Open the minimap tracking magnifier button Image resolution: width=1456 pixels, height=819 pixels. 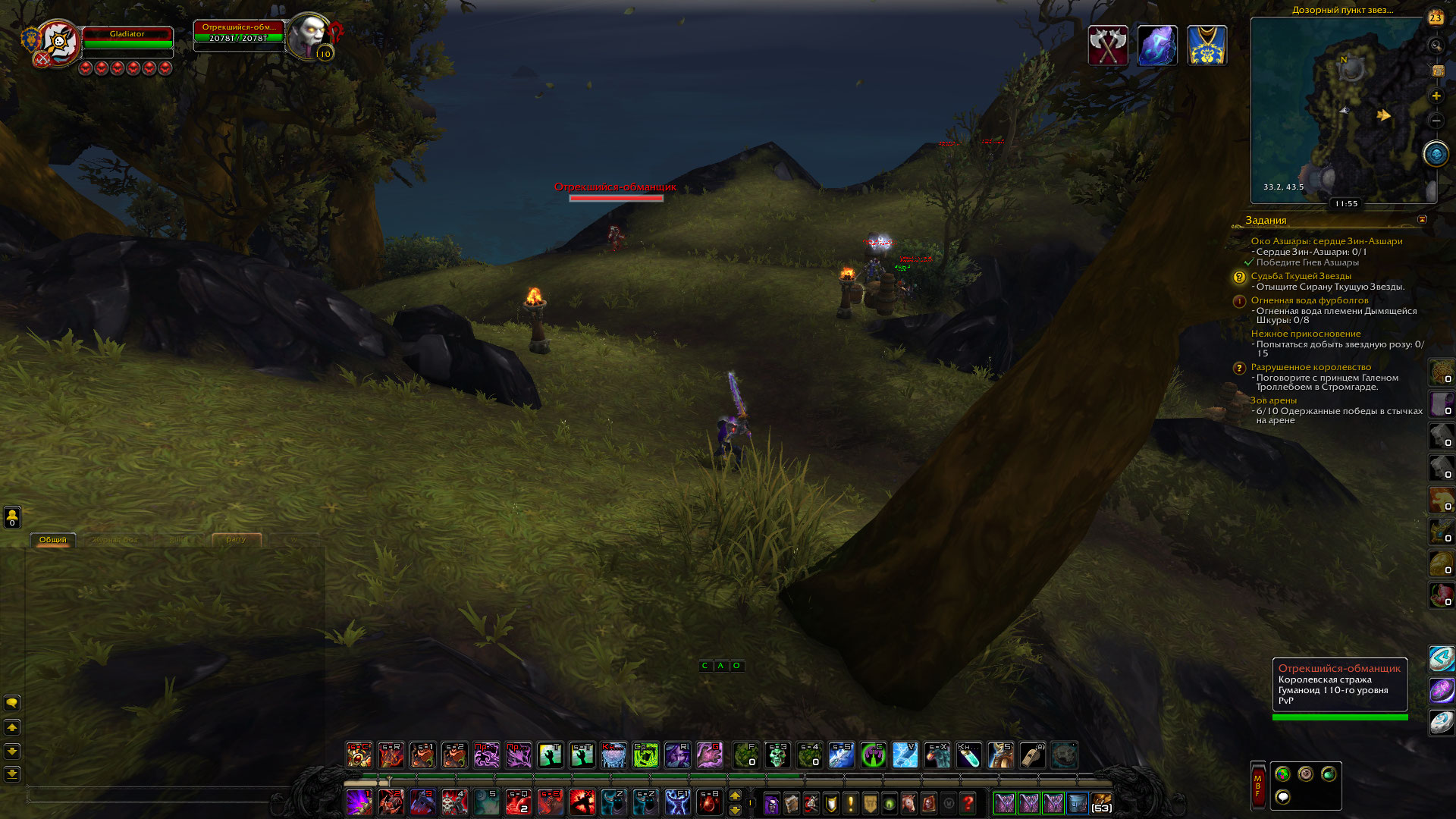(x=1436, y=46)
